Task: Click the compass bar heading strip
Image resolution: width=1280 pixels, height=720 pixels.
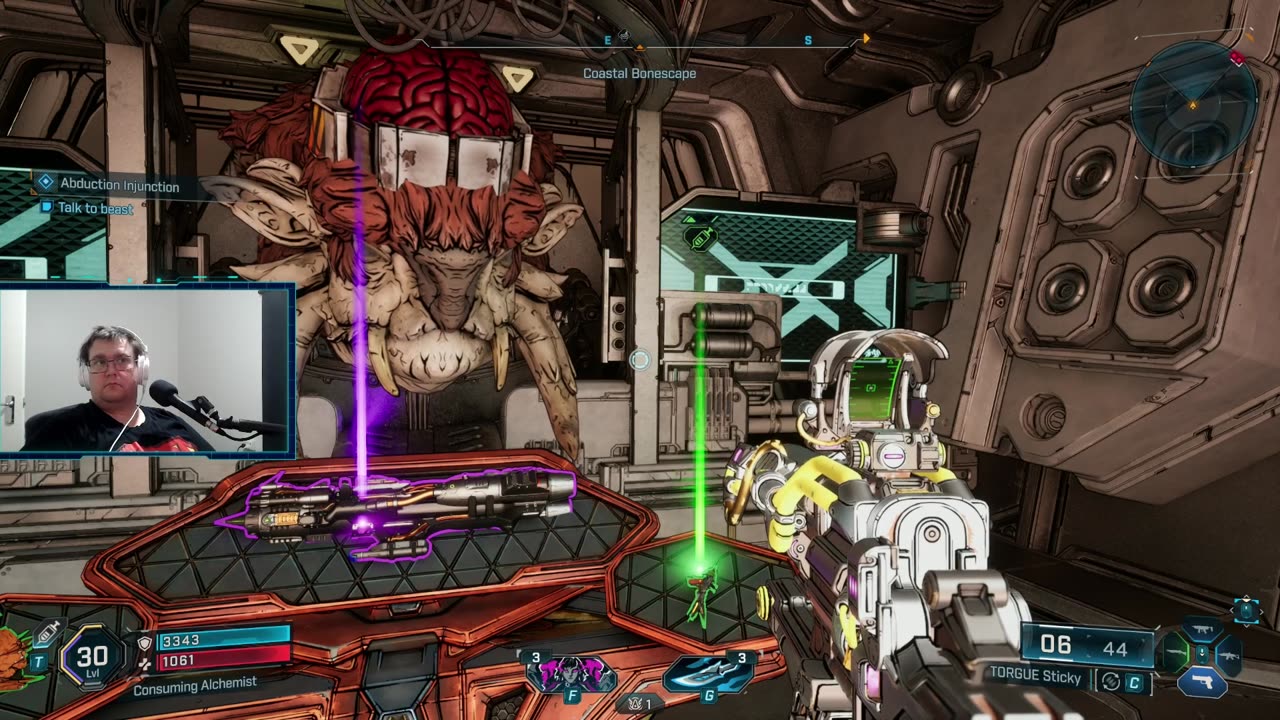Action: coord(640,41)
